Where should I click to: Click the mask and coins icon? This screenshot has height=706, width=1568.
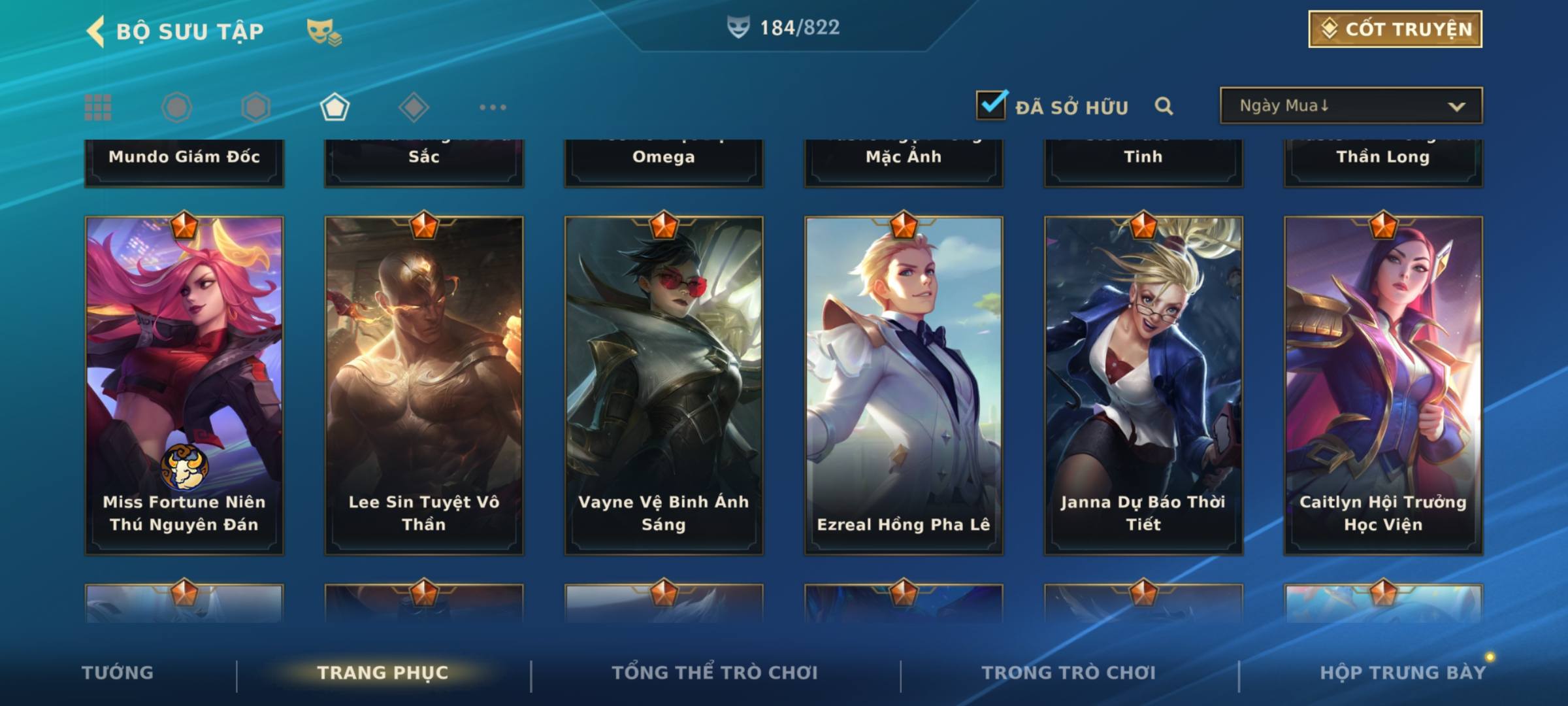click(x=324, y=31)
